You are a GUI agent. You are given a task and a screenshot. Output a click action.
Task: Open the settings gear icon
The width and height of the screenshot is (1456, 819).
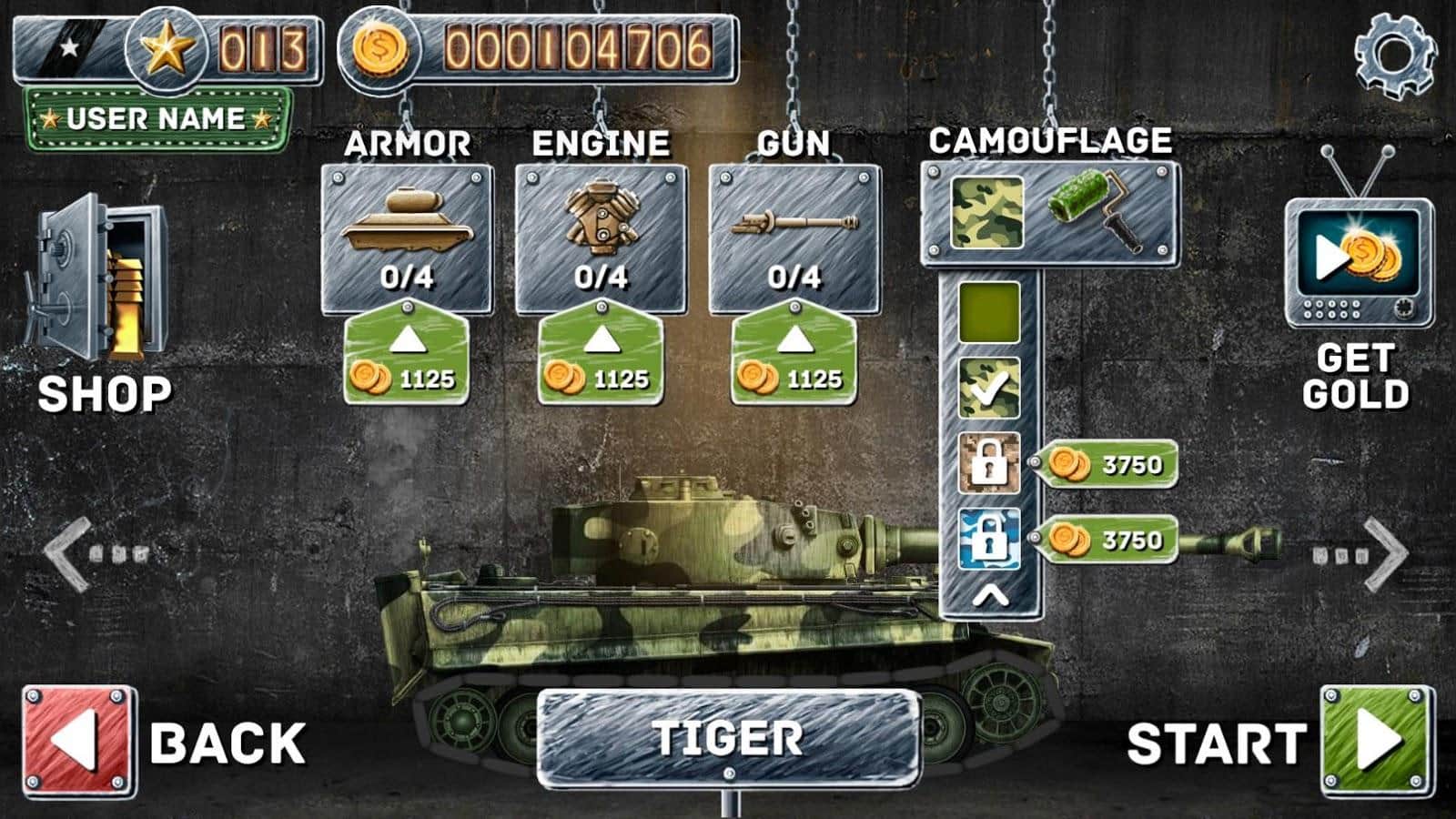[x=1394, y=55]
